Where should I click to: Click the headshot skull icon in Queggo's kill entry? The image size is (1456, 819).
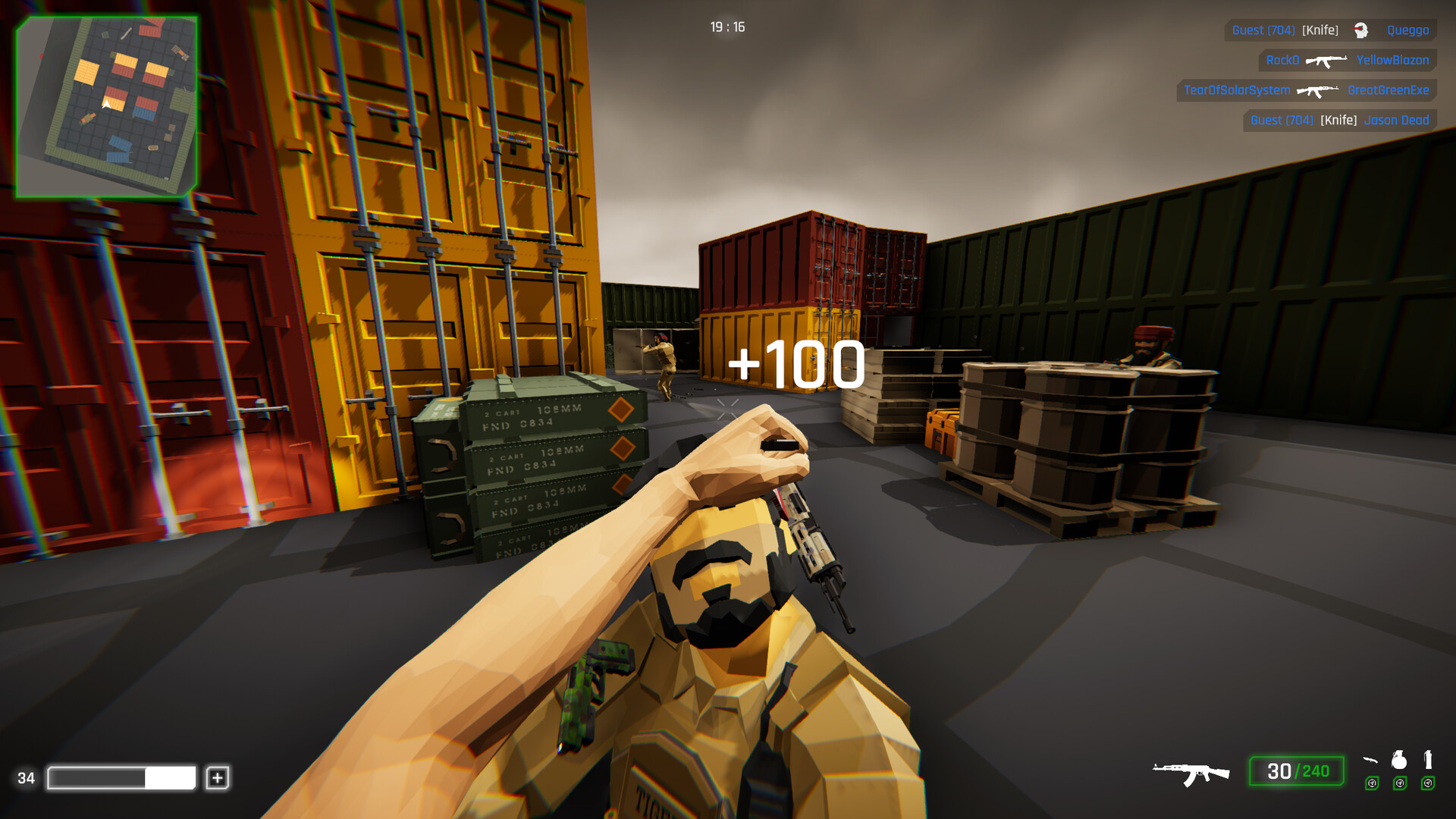[1360, 31]
